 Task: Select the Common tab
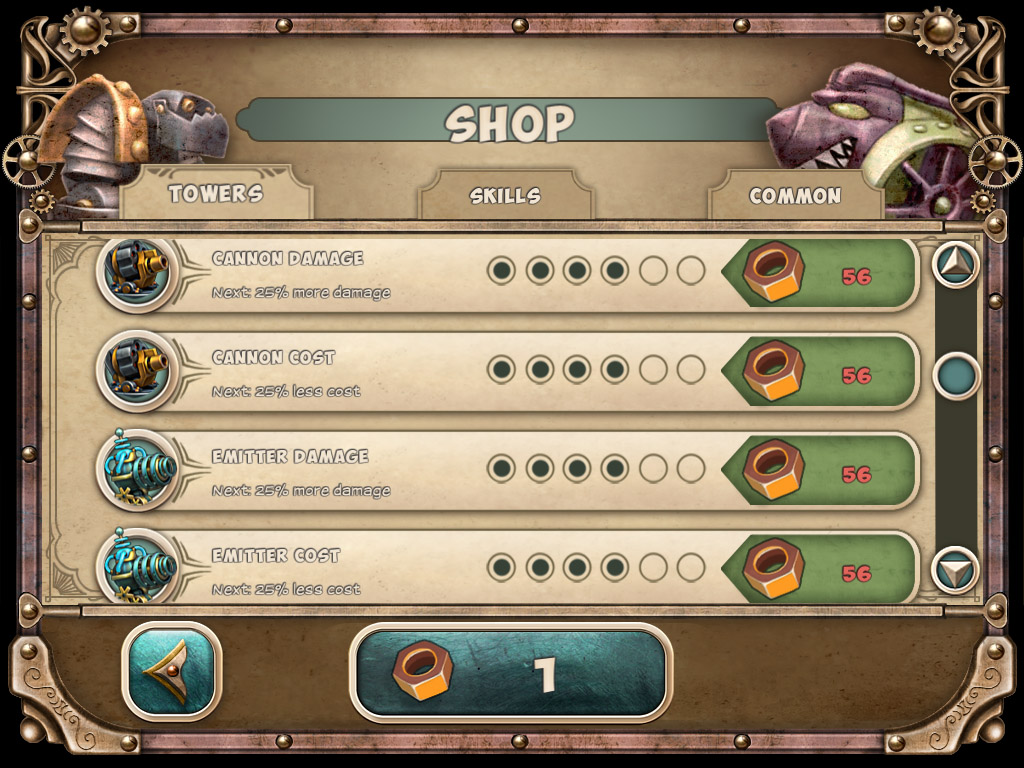point(795,196)
